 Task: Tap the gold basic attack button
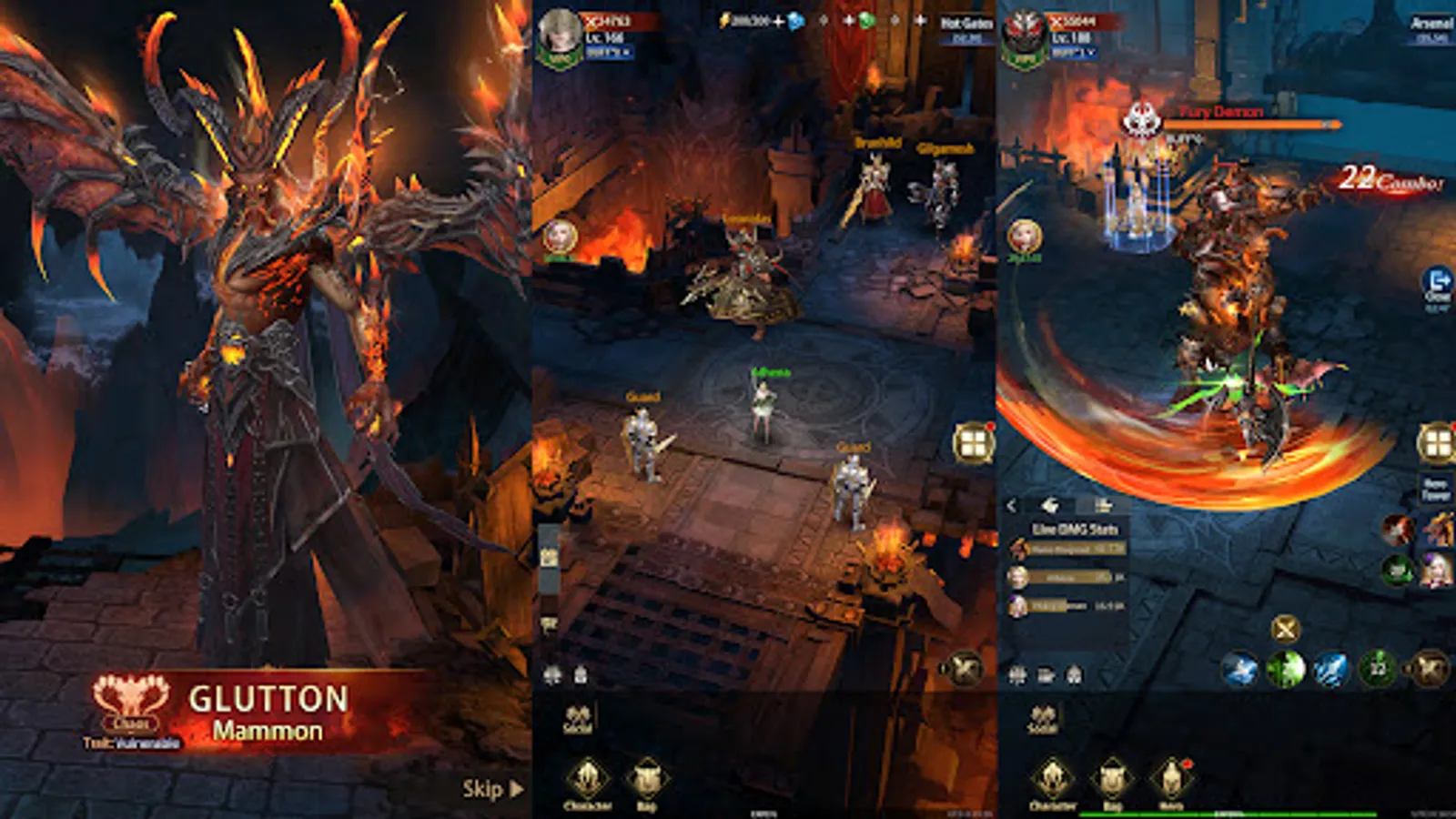1427,668
